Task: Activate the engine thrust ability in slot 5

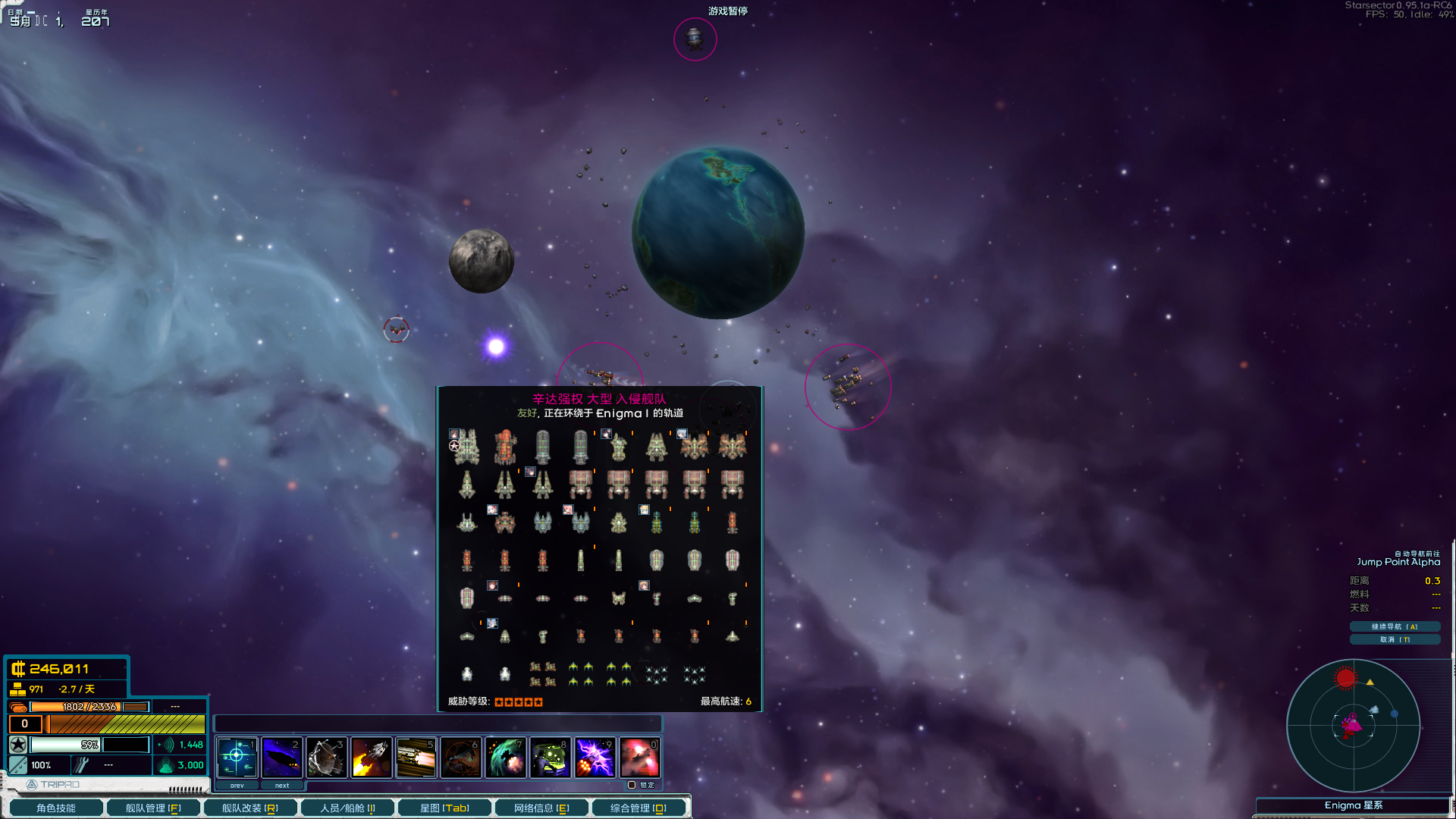Action: point(416,757)
